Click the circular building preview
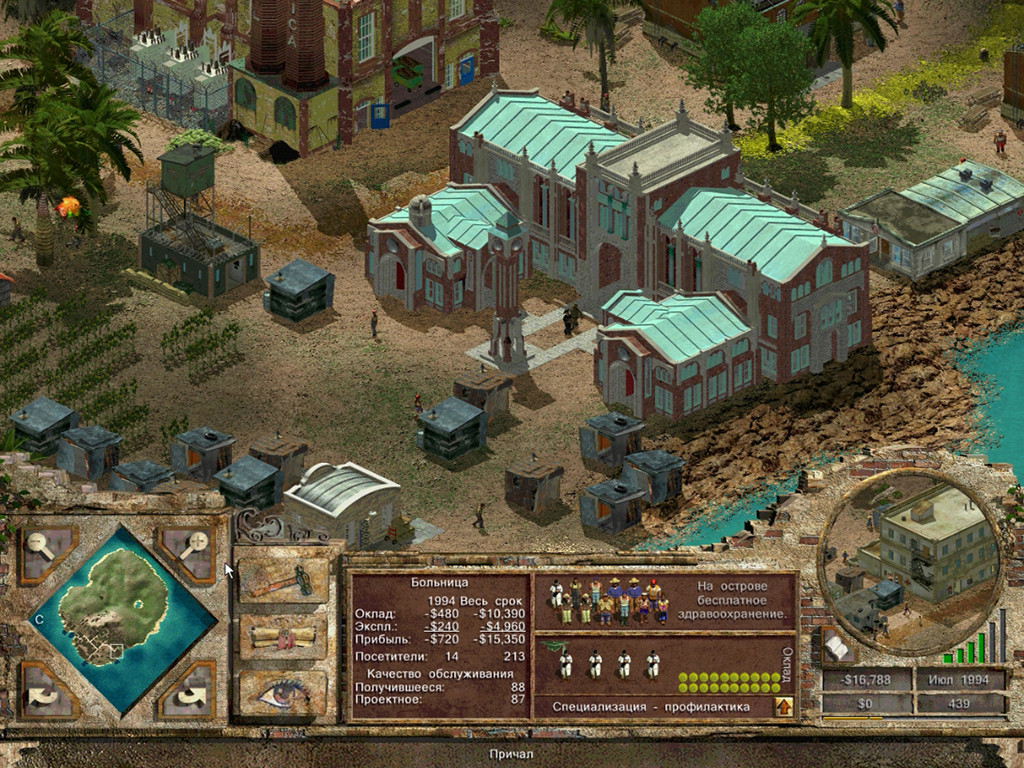The height and width of the screenshot is (768, 1024). coord(909,559)
